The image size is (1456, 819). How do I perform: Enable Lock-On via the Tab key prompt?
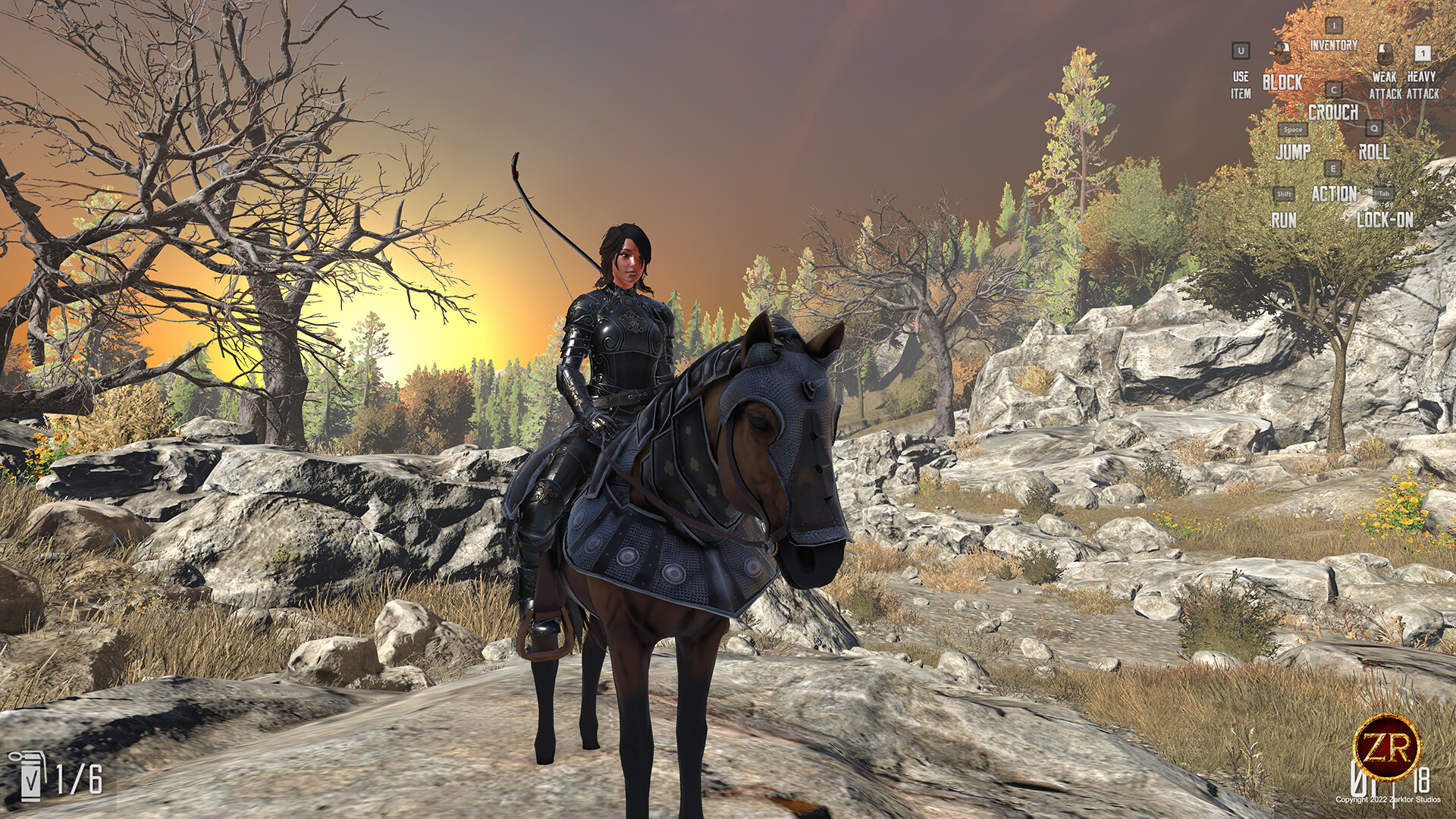click(1383, 195)
